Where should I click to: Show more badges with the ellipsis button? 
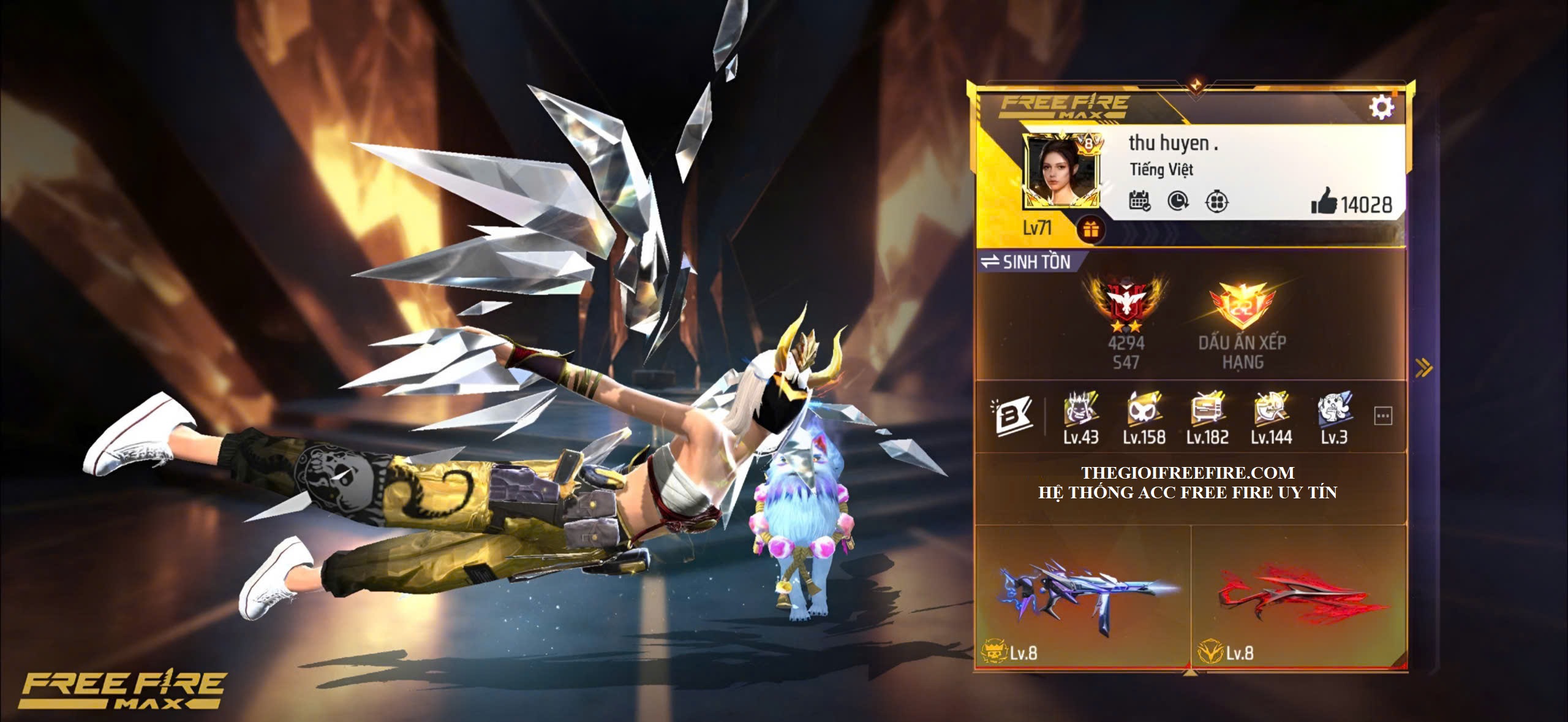tap(1383, 417)
